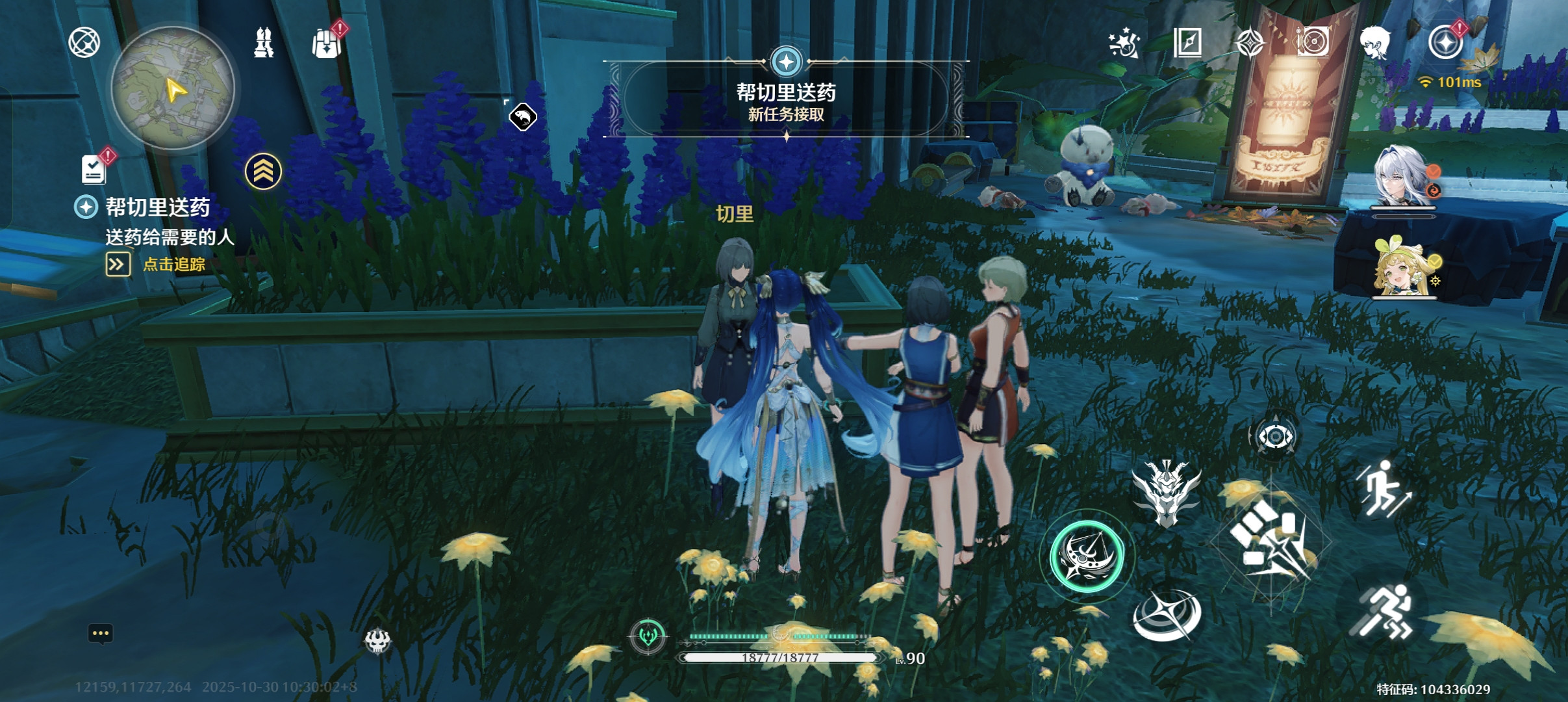Activate the green-ringed resonance skill

1087,556
